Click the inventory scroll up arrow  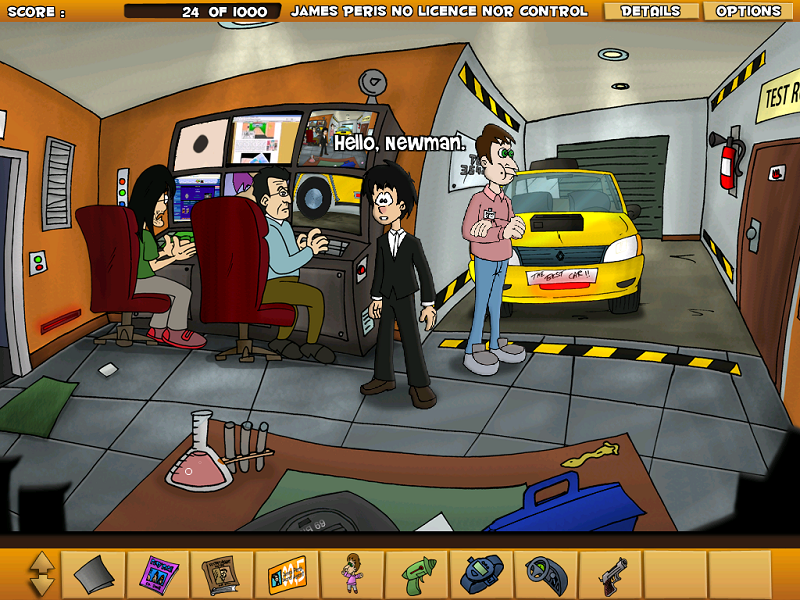[42, 563]
